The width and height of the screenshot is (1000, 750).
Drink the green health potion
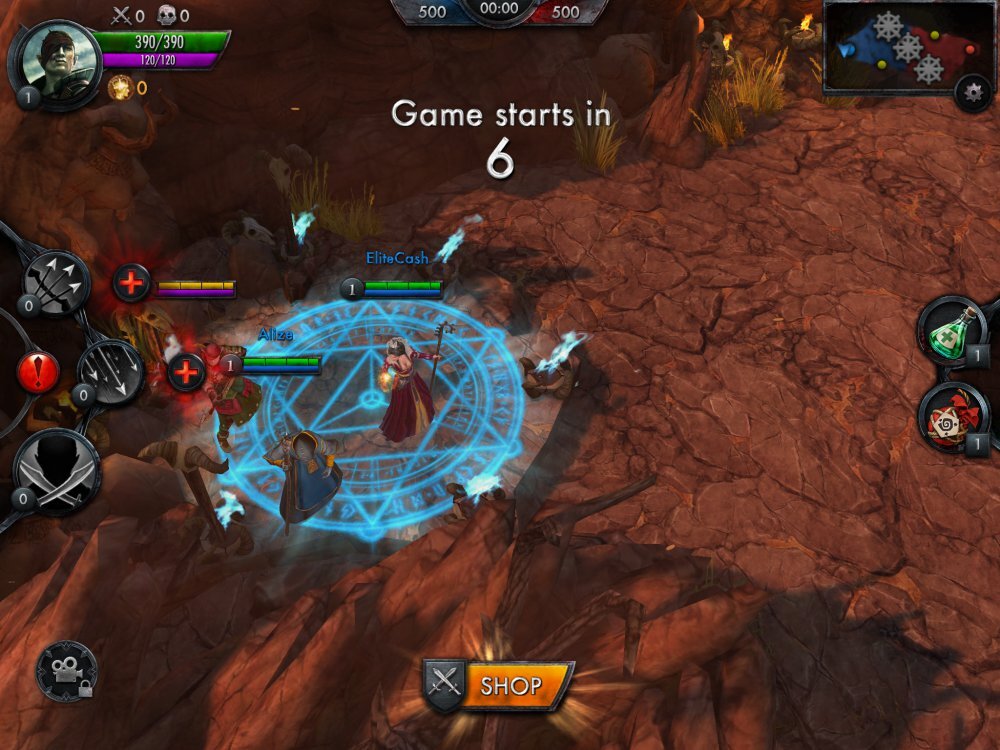pos(952,329)
